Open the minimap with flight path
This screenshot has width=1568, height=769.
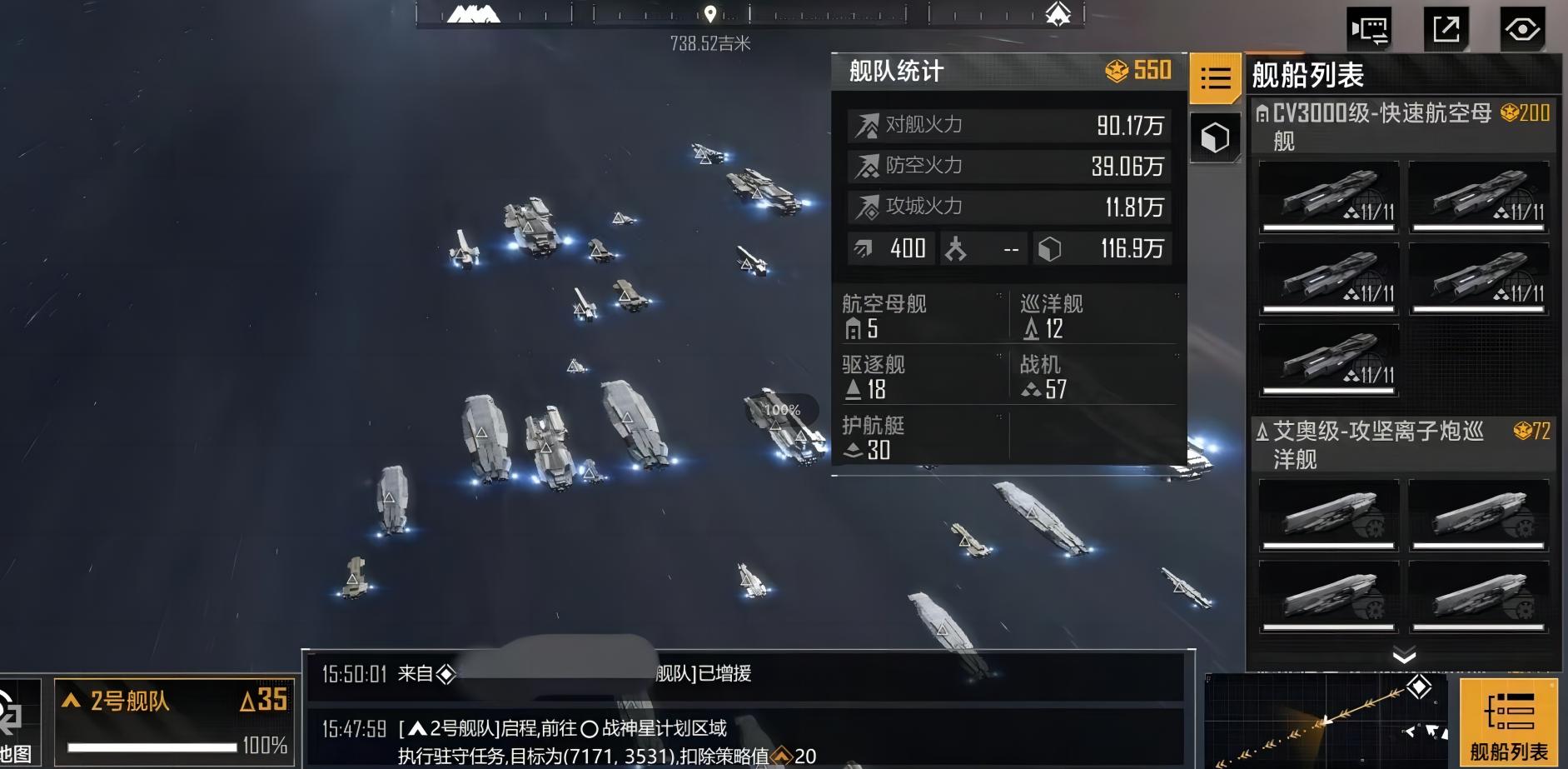coord(1329,720)
